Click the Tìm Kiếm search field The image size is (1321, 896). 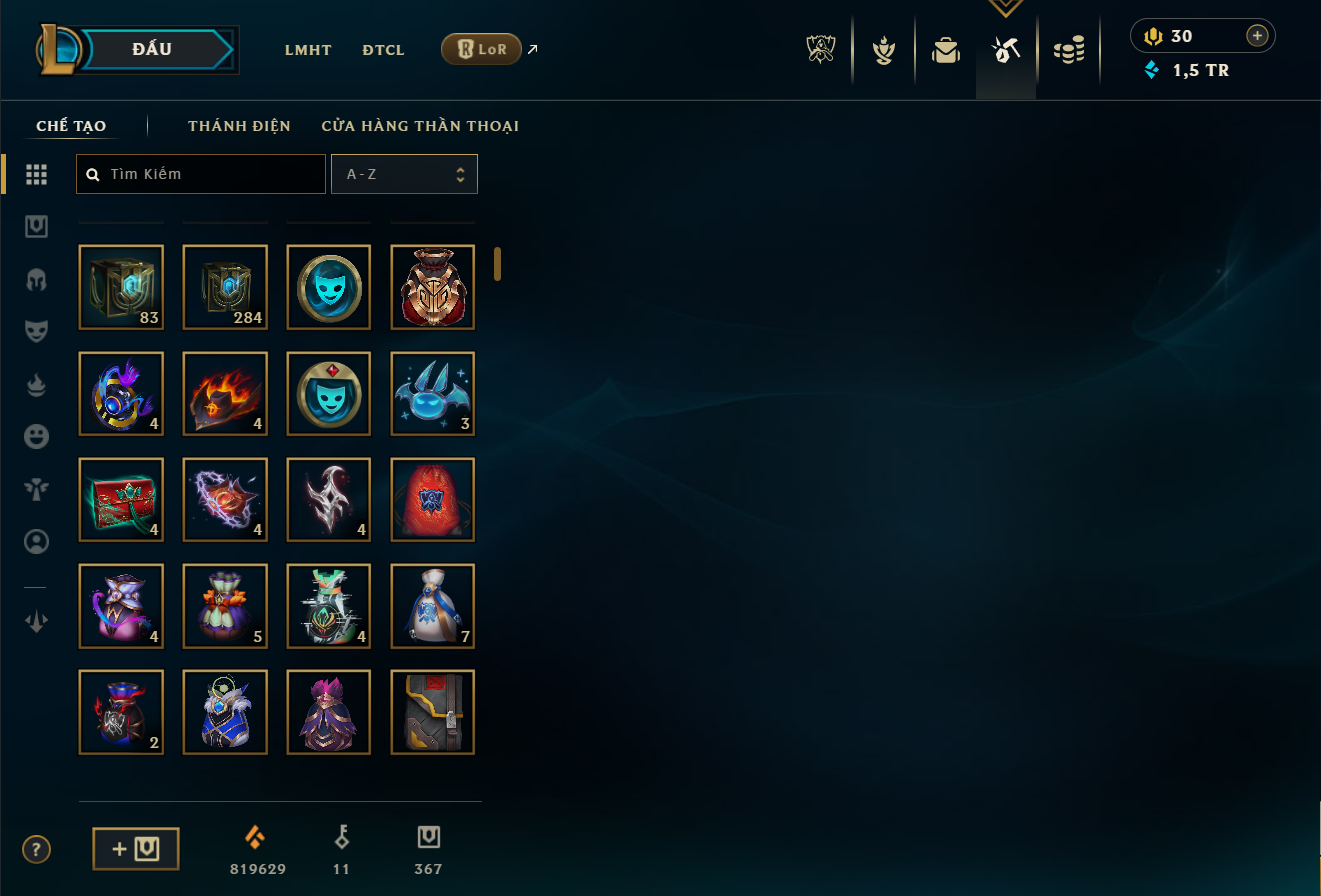(x=201, y=174)
